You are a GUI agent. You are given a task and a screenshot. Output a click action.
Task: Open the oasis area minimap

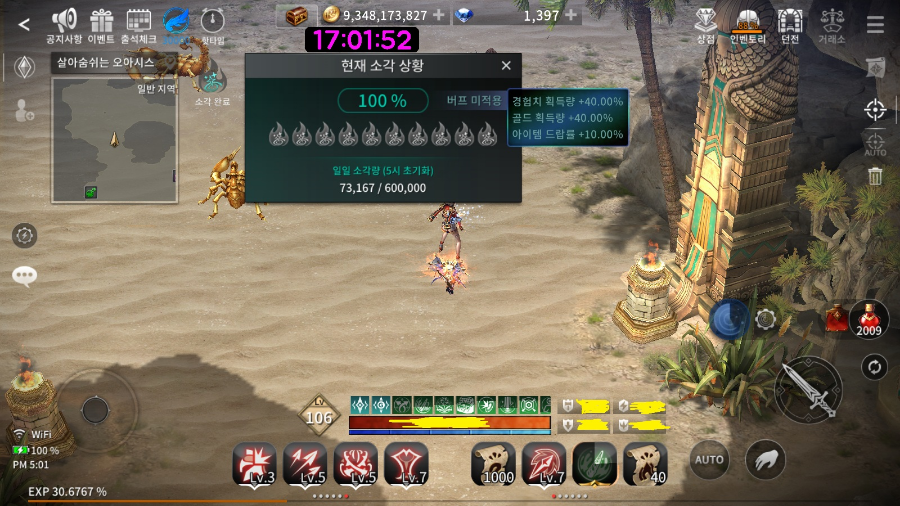pyautogui.click(x=114, y=140)
